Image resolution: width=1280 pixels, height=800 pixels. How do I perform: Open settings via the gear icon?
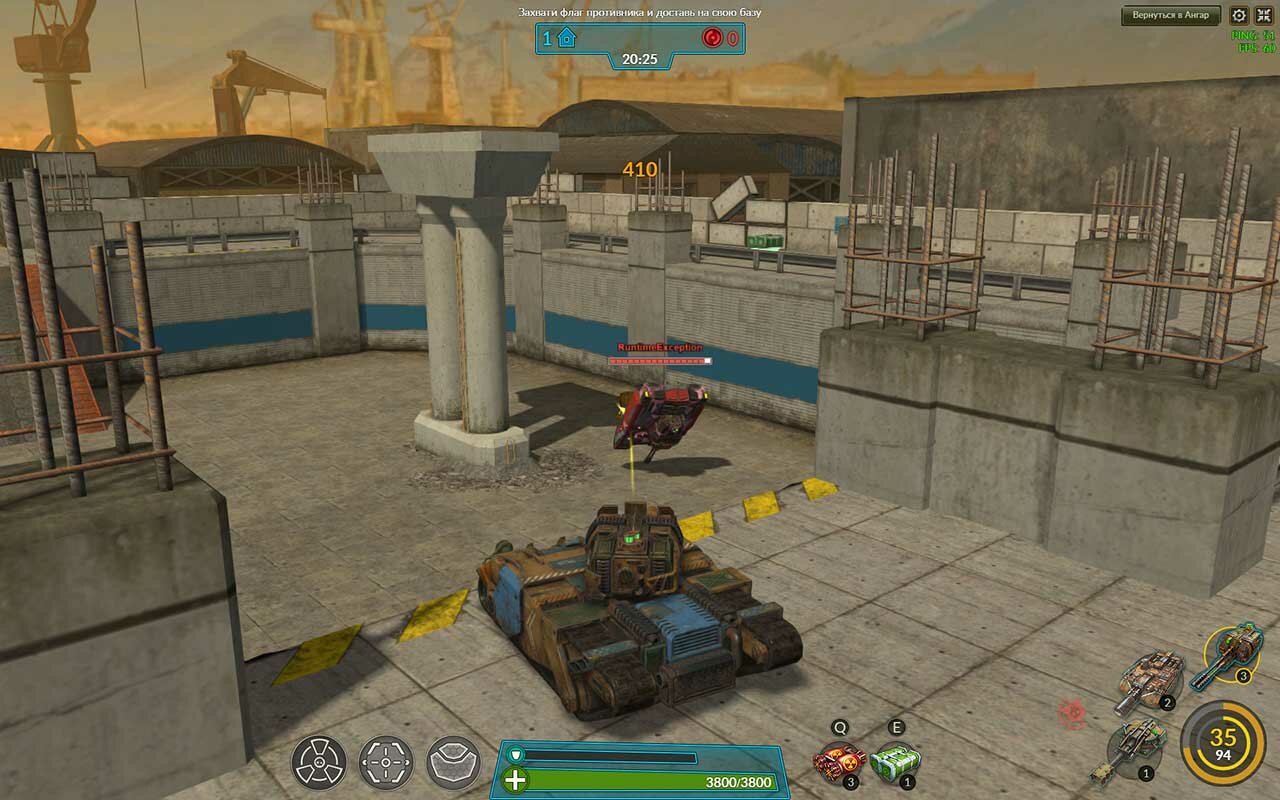point(1239,15)
